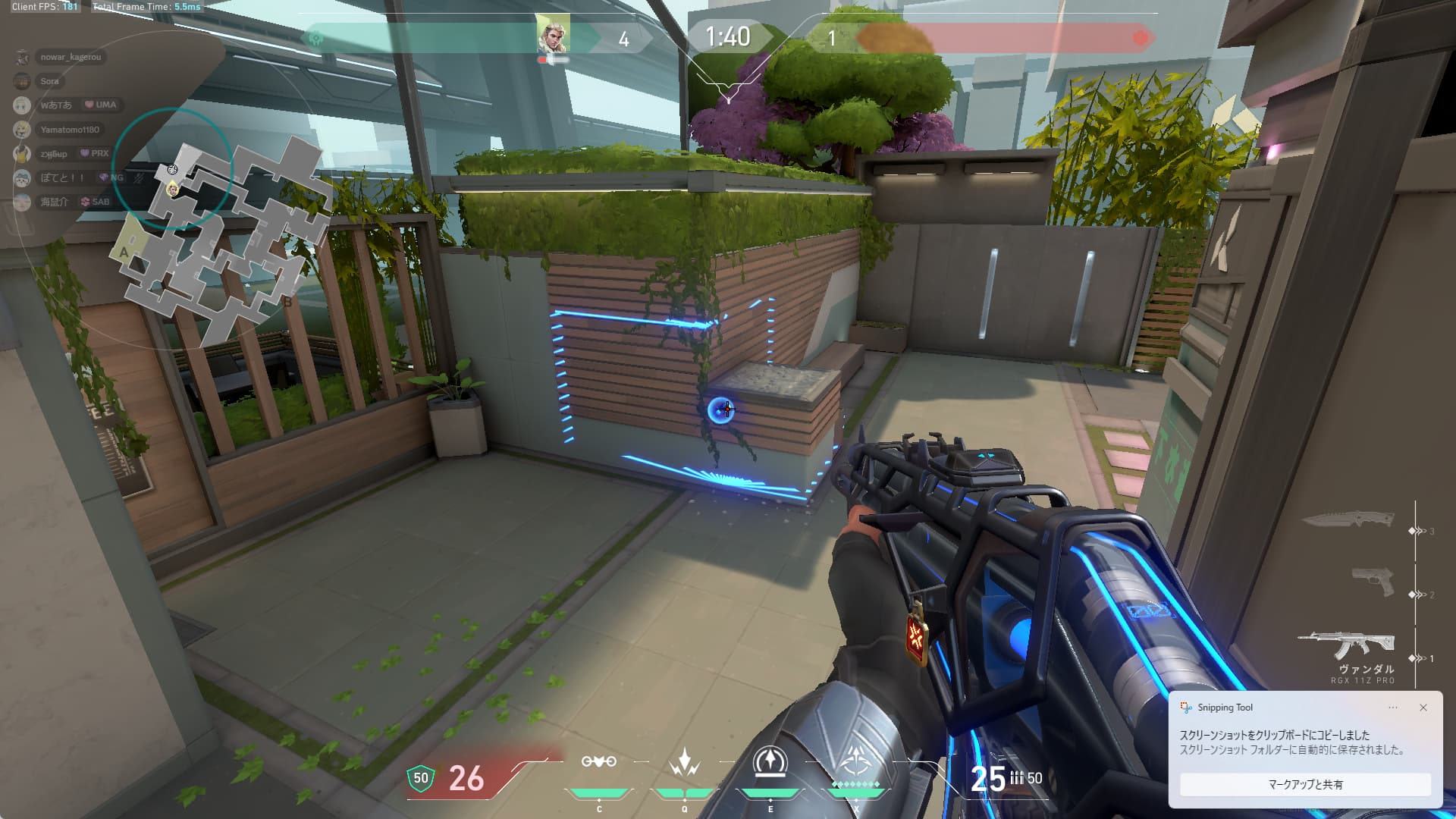Open the Snipping Tool notification options menu
Viewport: 1456px width, 819px height.
pos(1393,708)
